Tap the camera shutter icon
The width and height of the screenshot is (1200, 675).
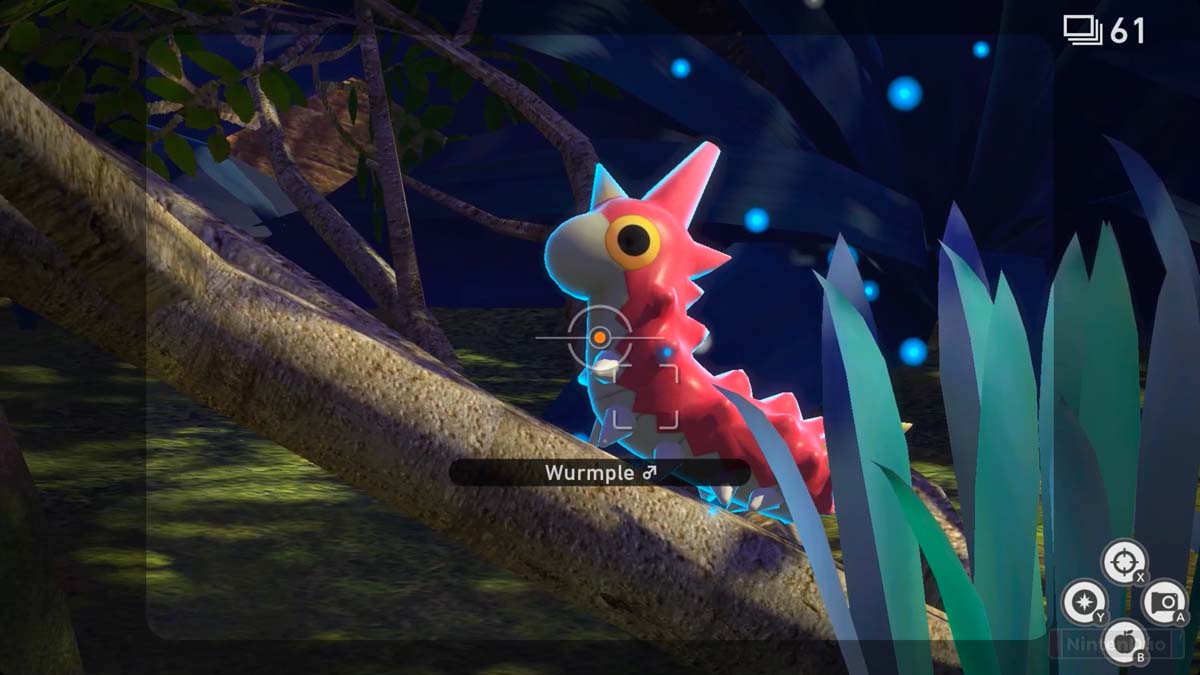[x=1164, y=602]
